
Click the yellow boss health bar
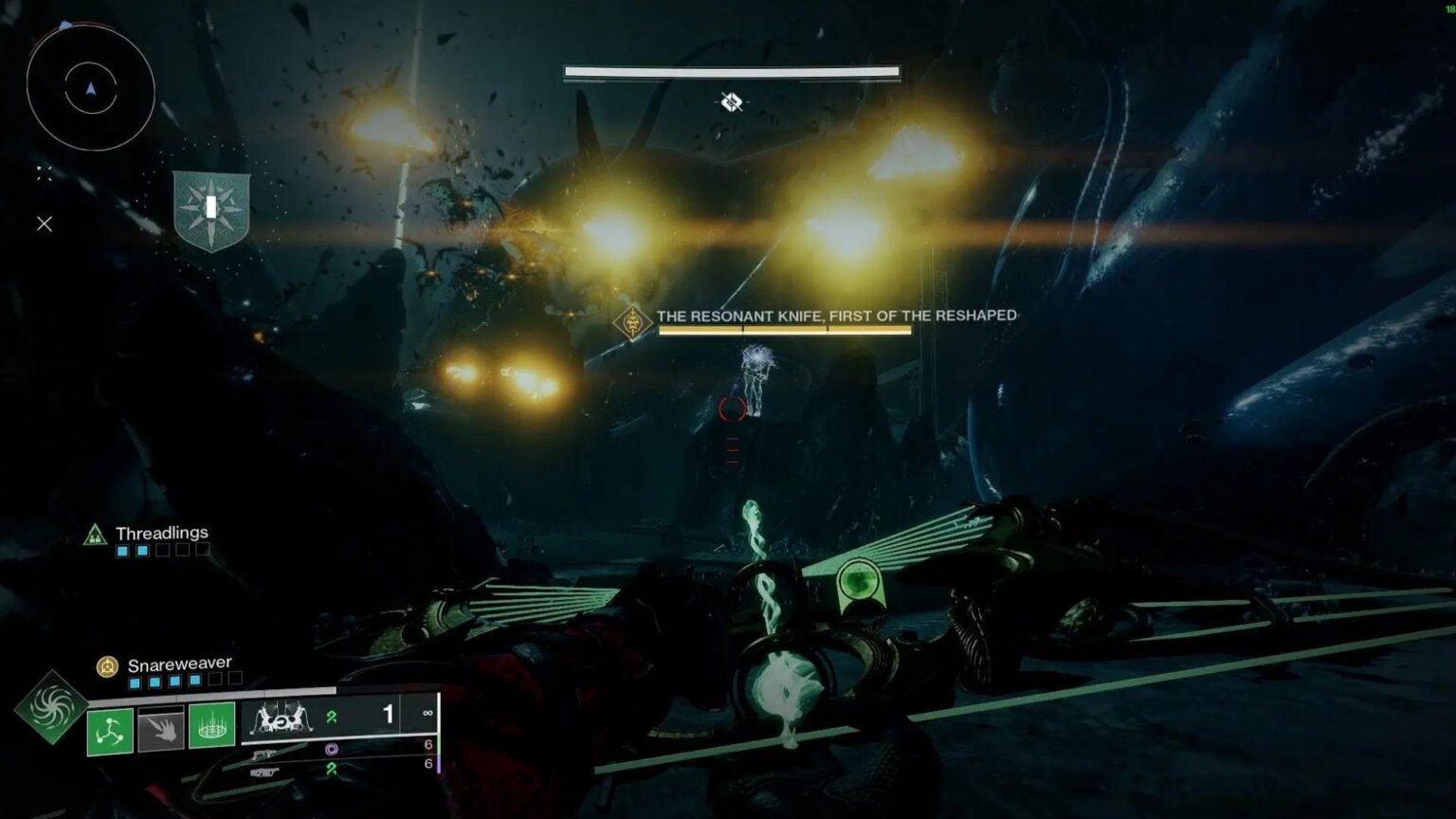(x=787, y=329)
